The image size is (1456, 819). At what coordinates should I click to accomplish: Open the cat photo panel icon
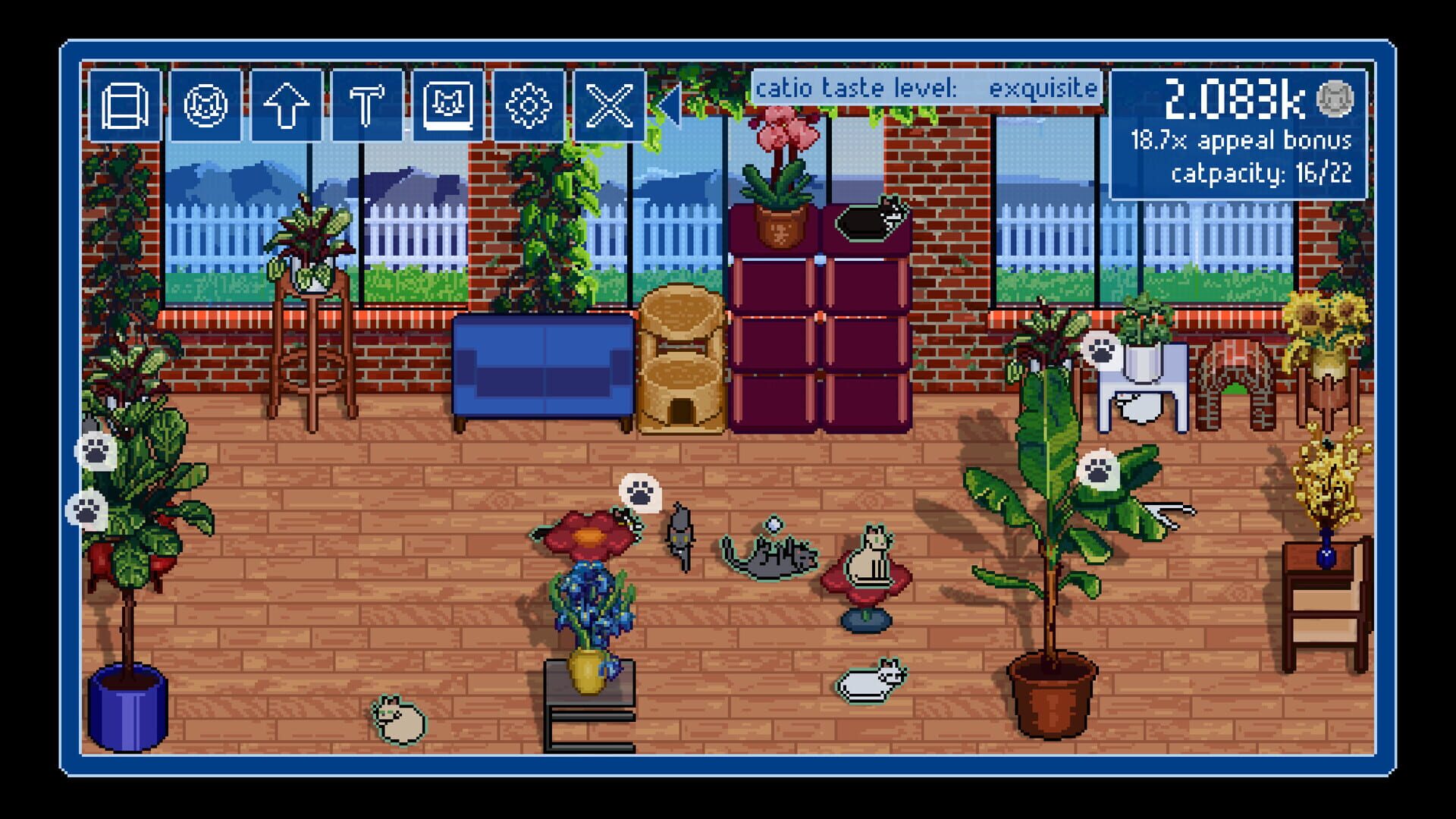pyautogui.click(x=449, y=106)
